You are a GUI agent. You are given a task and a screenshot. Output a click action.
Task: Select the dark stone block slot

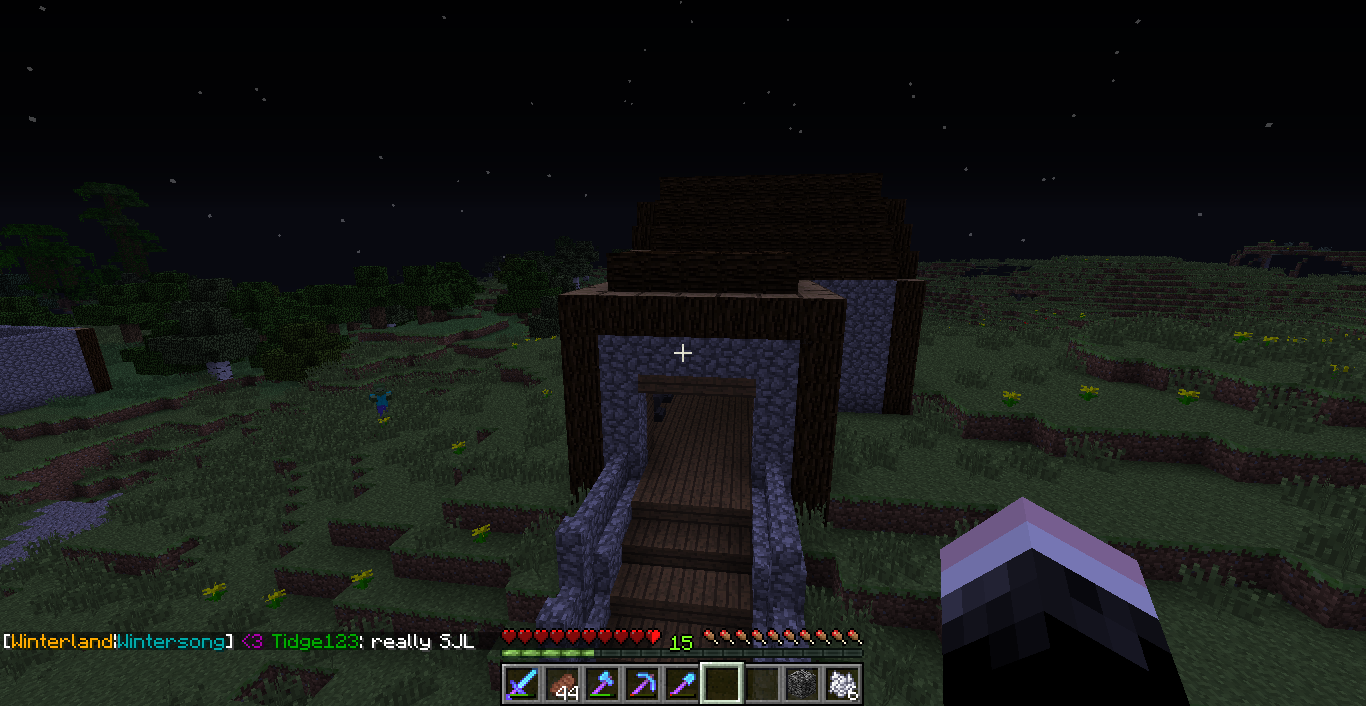[x=802, y=684]
